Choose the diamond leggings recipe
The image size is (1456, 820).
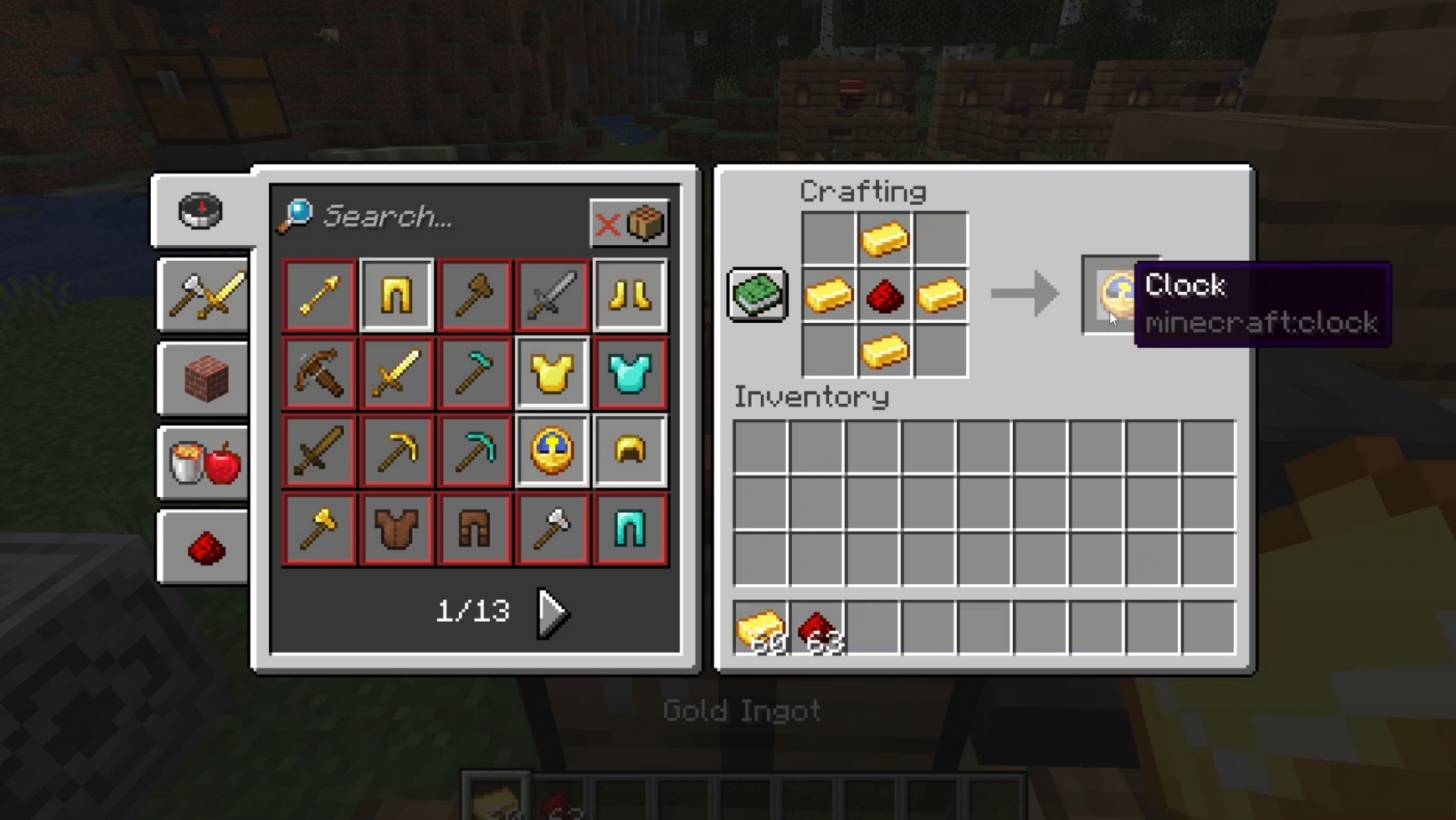click(629, 529)
